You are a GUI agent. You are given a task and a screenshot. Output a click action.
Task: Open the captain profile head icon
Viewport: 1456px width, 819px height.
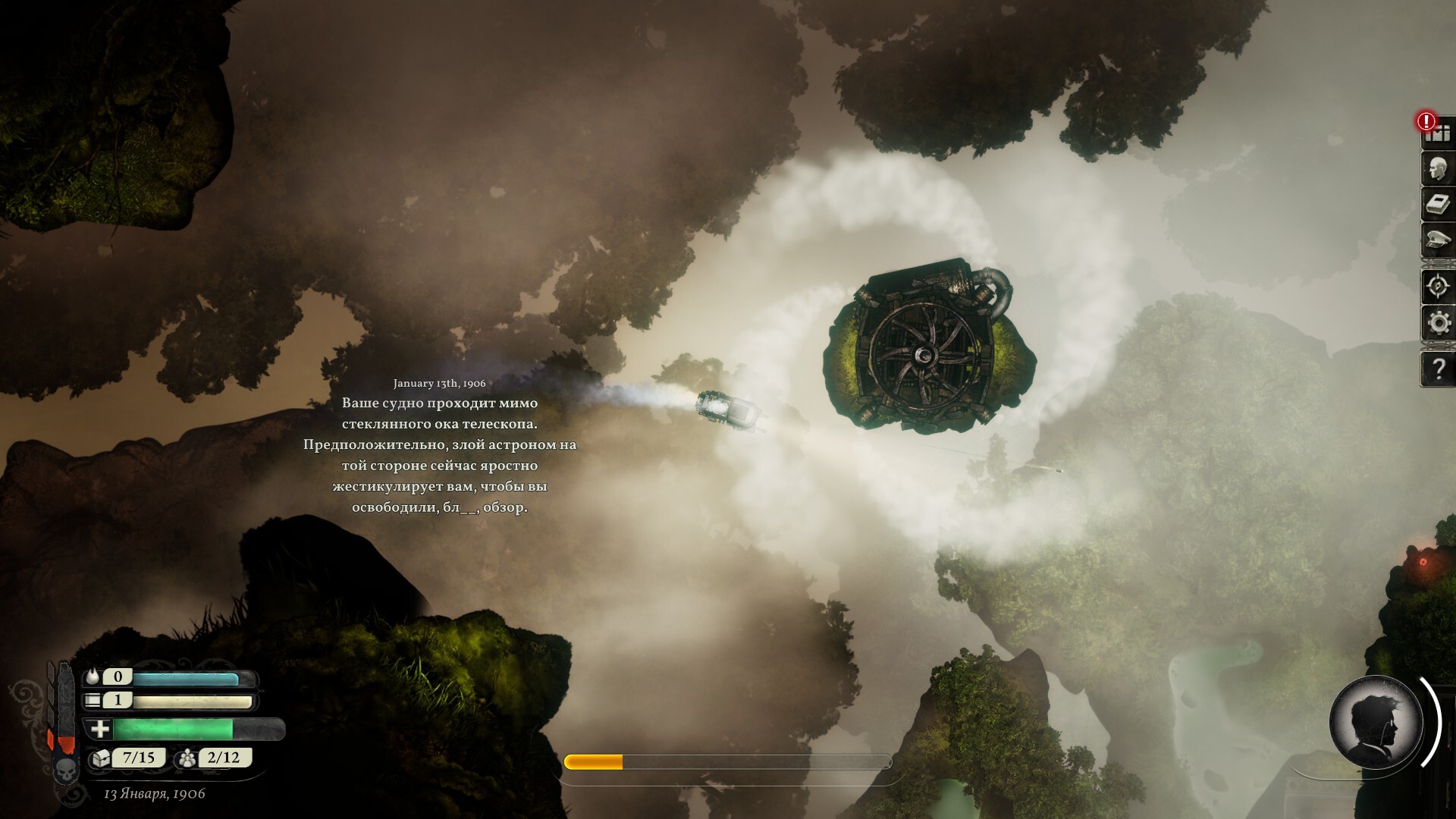(1437, 170)
